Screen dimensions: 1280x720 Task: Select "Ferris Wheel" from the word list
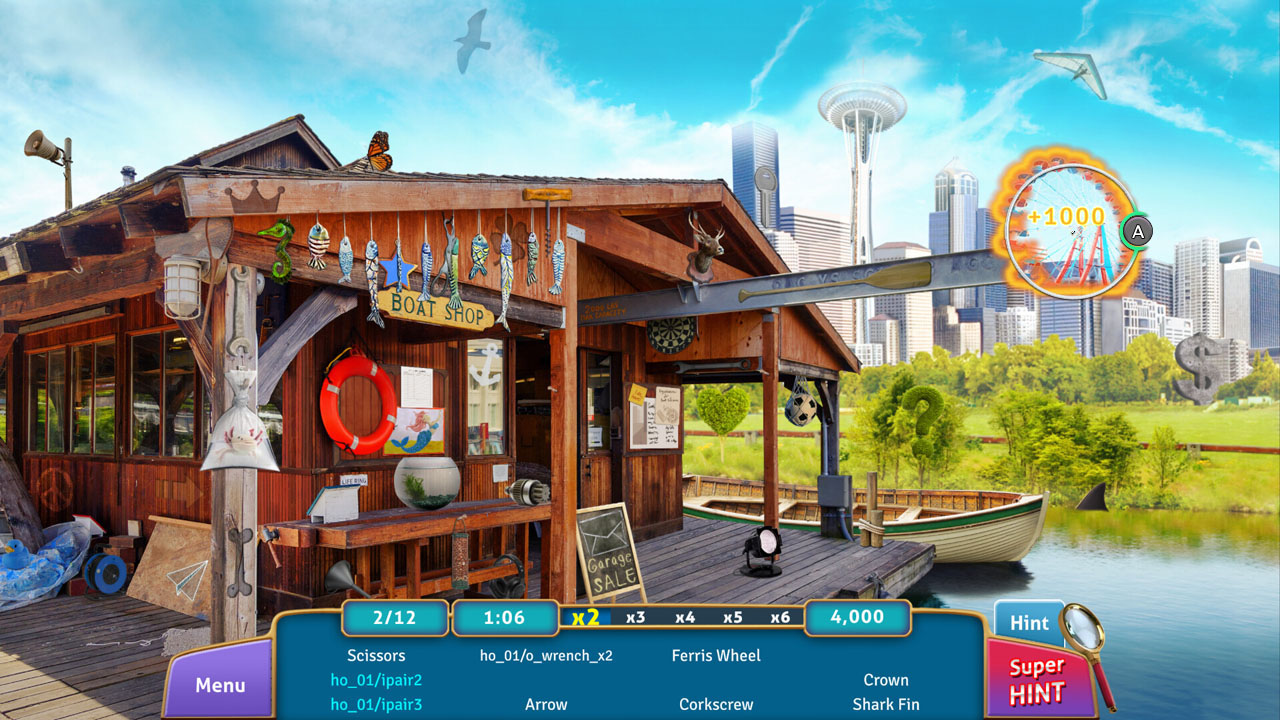click(716, 655)
